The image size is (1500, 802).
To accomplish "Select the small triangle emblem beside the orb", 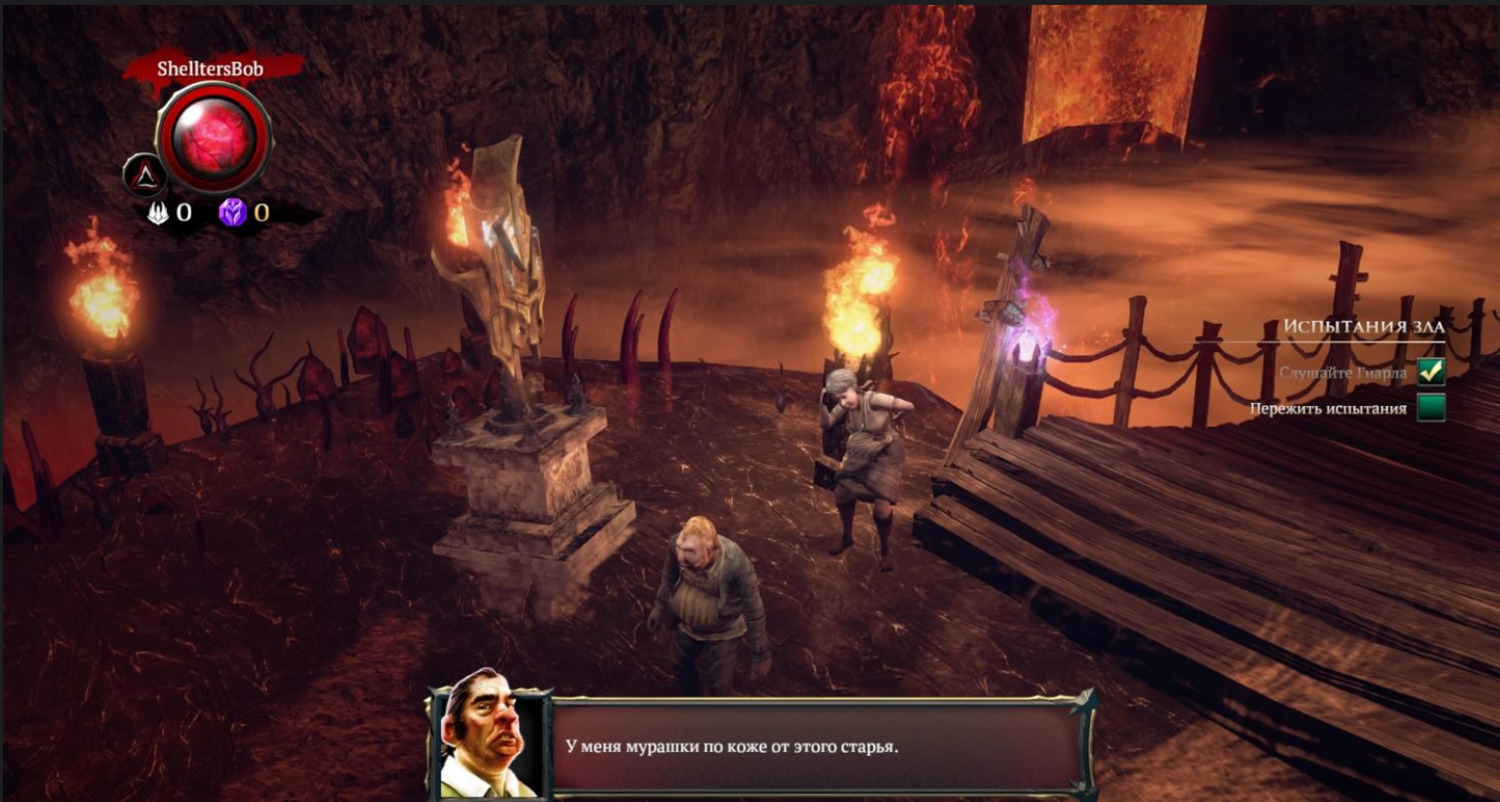I will [x=145, y=176].
